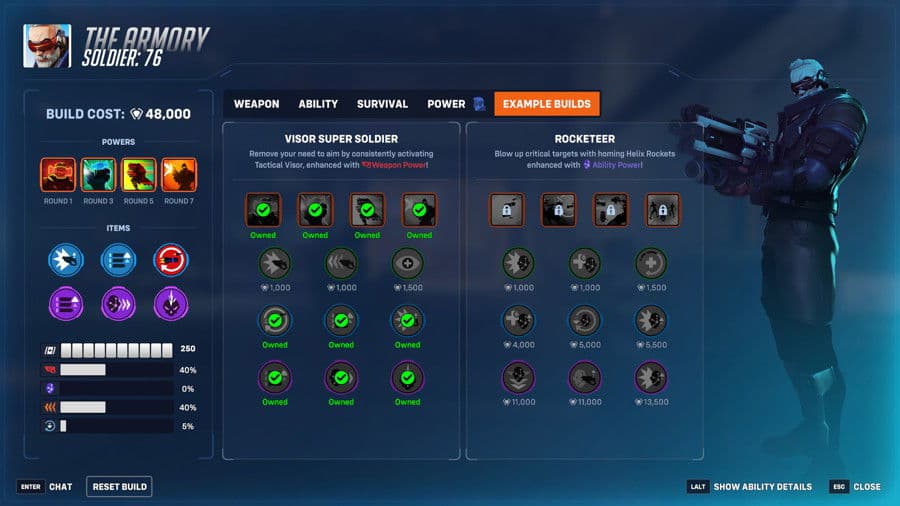Image resolution: width=900 pixels, height=506 pixels.
Task: Select the Round 7 power icon
Action: 178,175
